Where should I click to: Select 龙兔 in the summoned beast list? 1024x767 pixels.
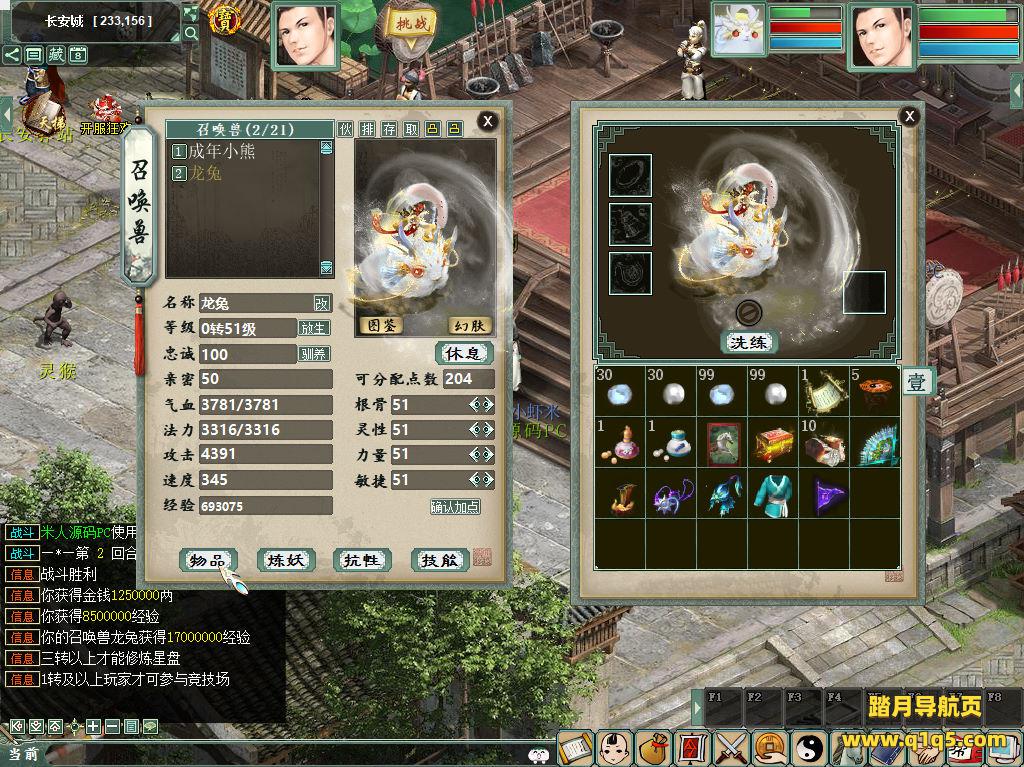(x=205, y=173)
